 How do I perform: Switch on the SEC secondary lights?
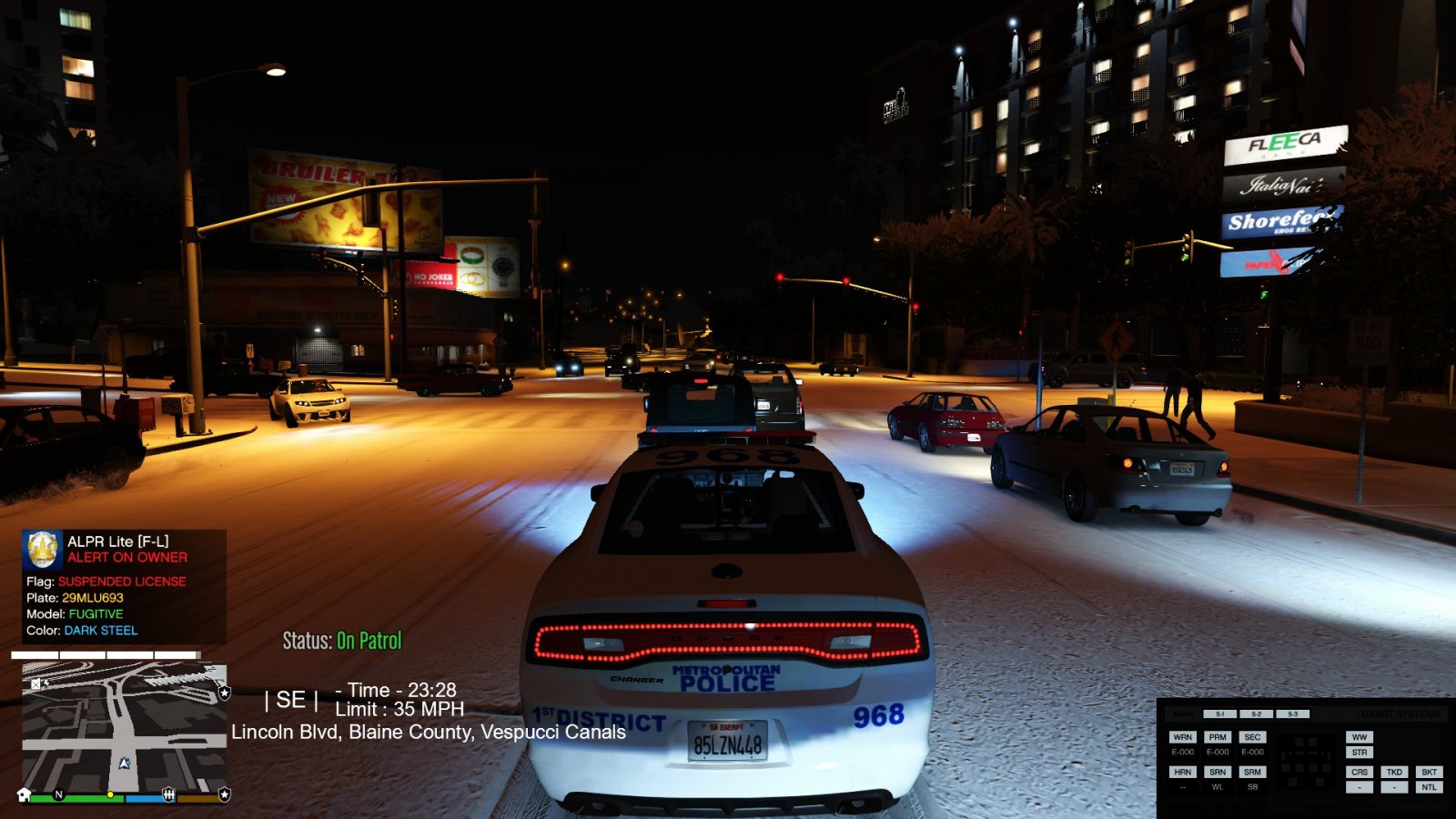(x=1252, y=737)
